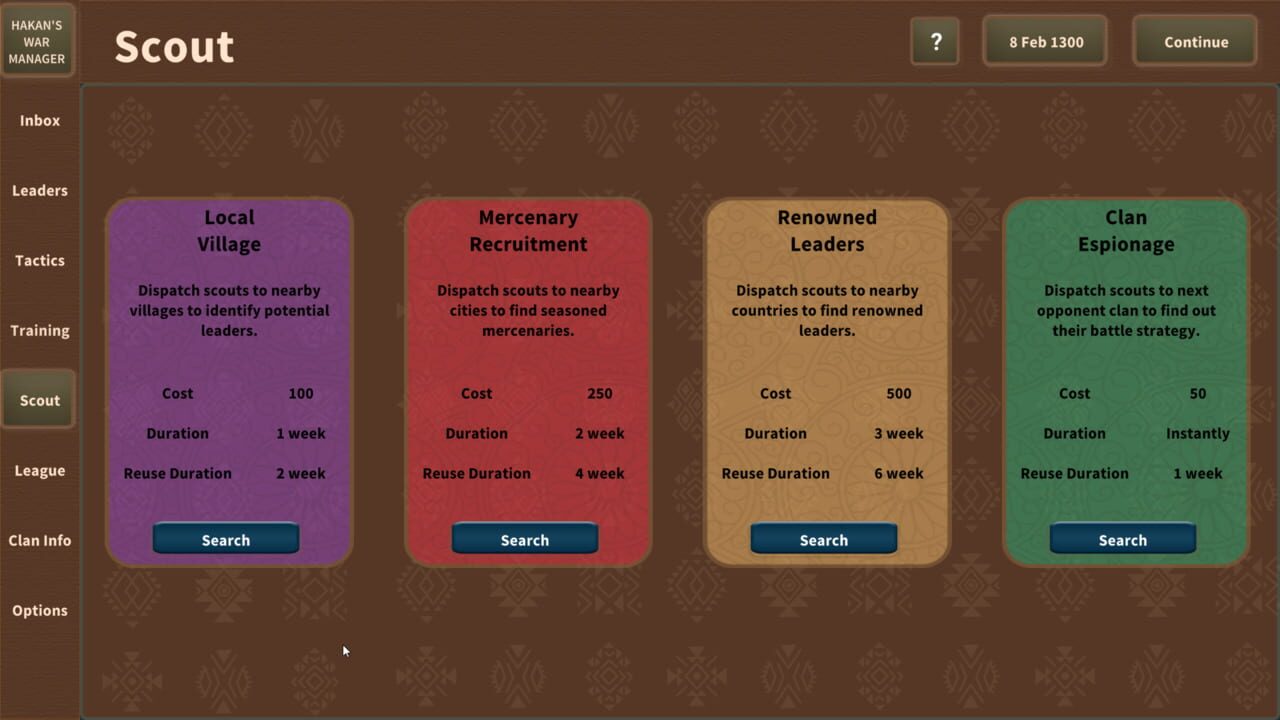
Task: Click the date display showing 8 Feb 1300
Action: click(x=1044, y=42)
